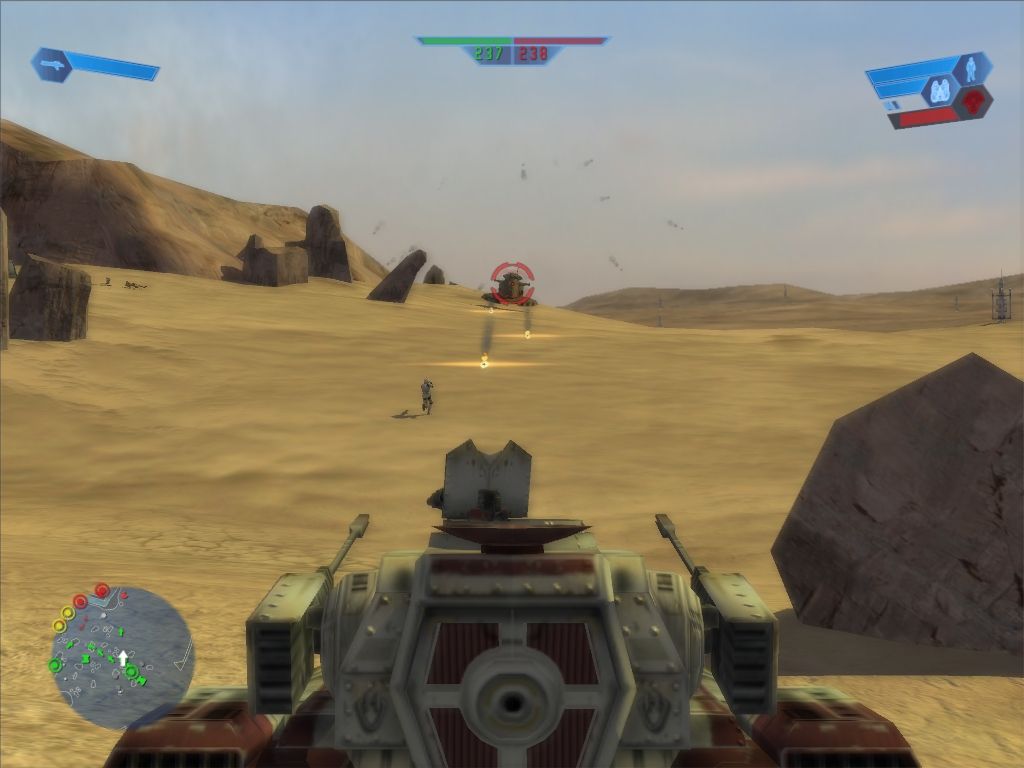Click the blaster weapon hexagon icon
This screenshot has width=1024, height=768.
pos(49,63)
